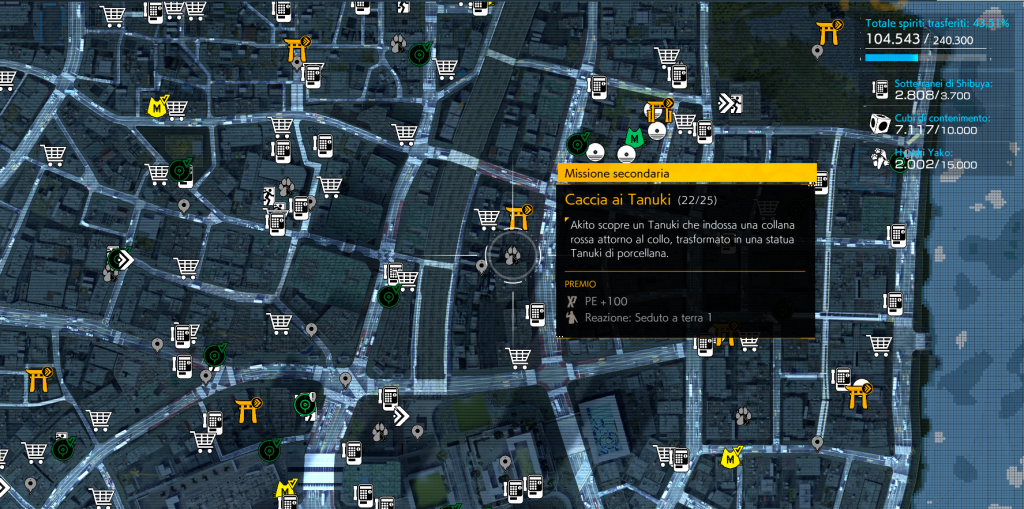Select the green cat-head M marker
This screenshot has height=509, width=1024.
pos(632,137)
